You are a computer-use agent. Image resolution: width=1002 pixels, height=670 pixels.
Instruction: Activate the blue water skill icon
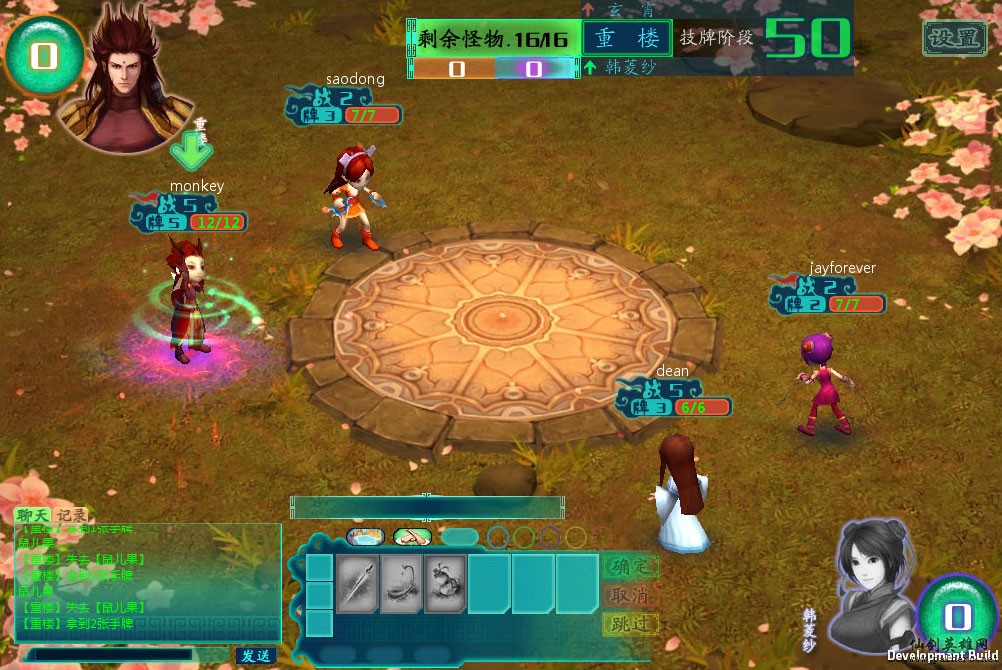[365, 537]
